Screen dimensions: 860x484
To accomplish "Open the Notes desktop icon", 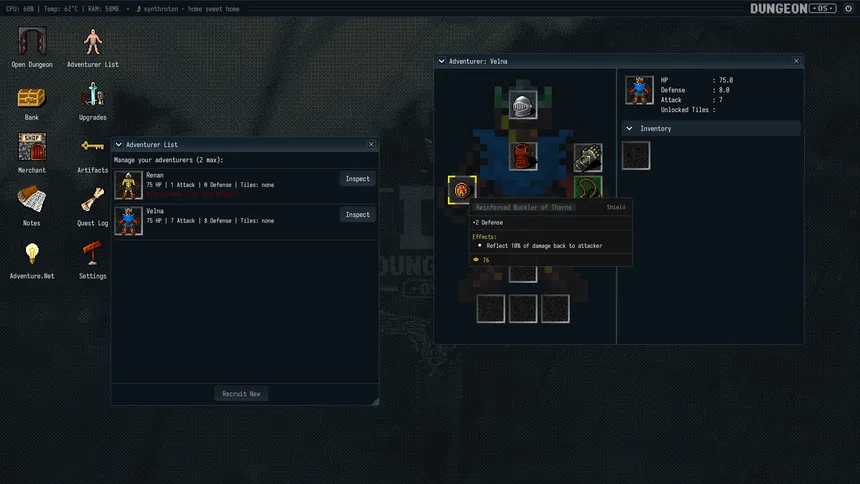I will (32, 200).
